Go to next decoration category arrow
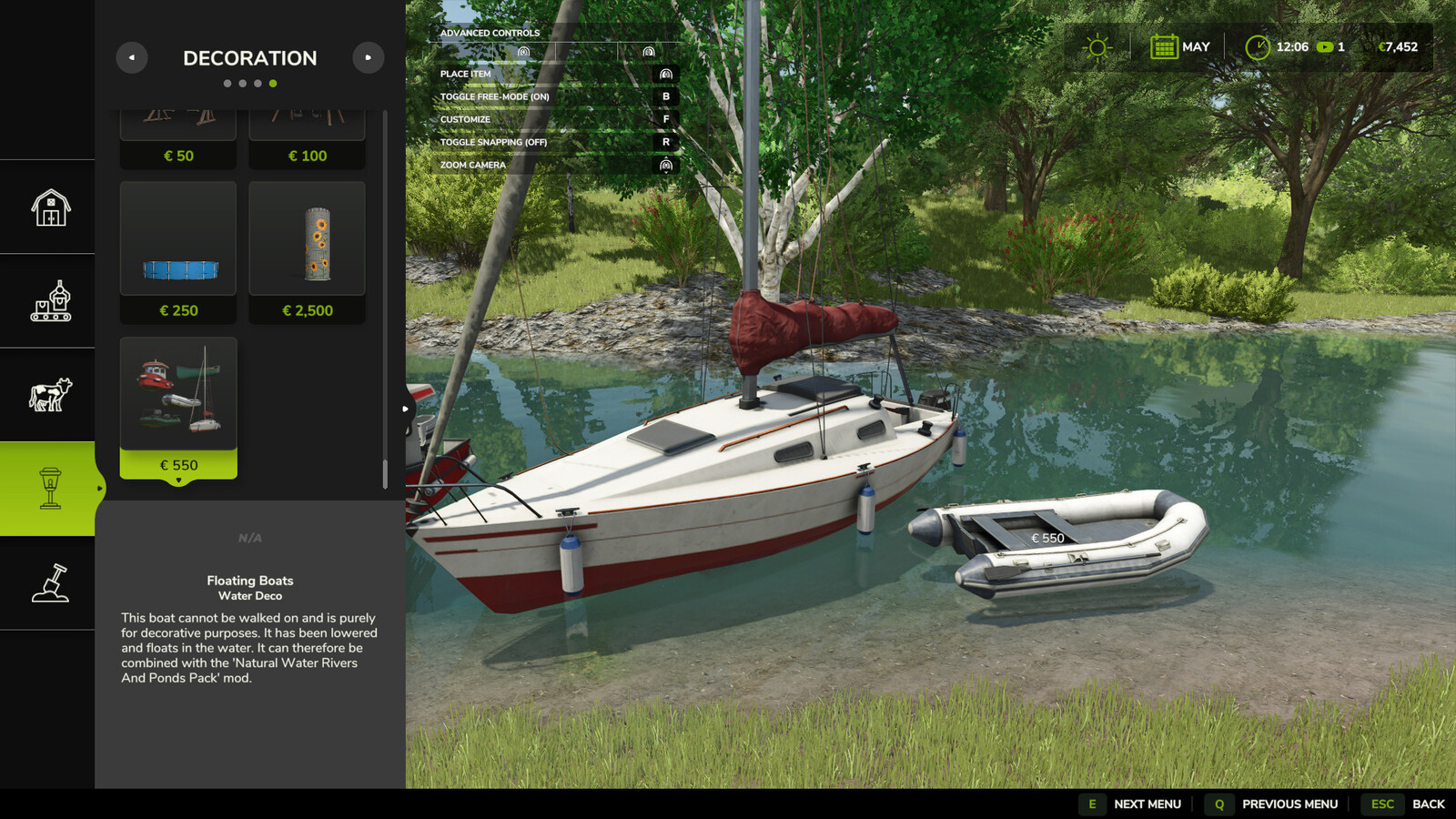The width and height of the screenshot is (1456, 819). 368,58
